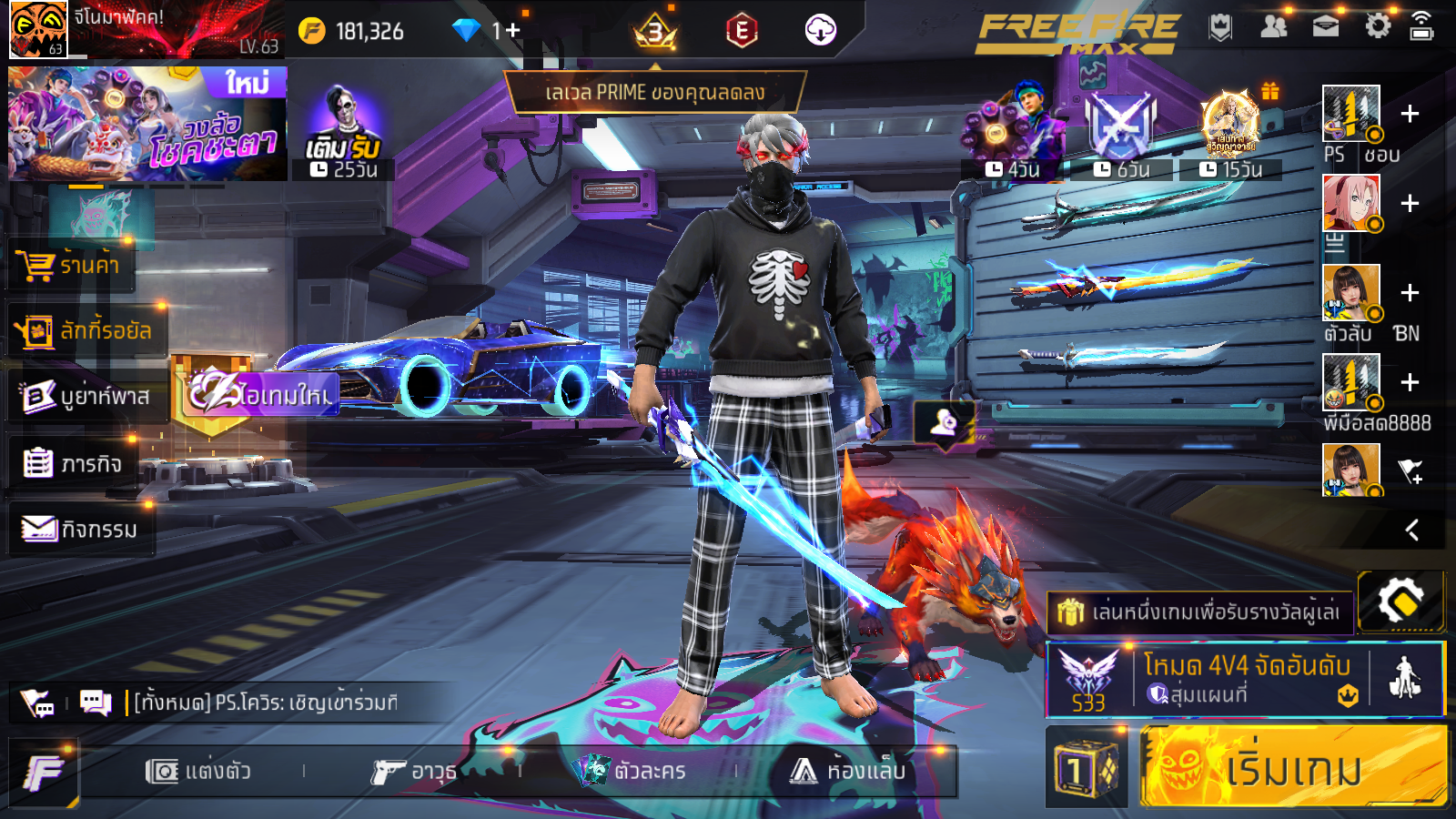
Task: Start the match with เริ่มเกม button
Action: tap(1292, 768)
